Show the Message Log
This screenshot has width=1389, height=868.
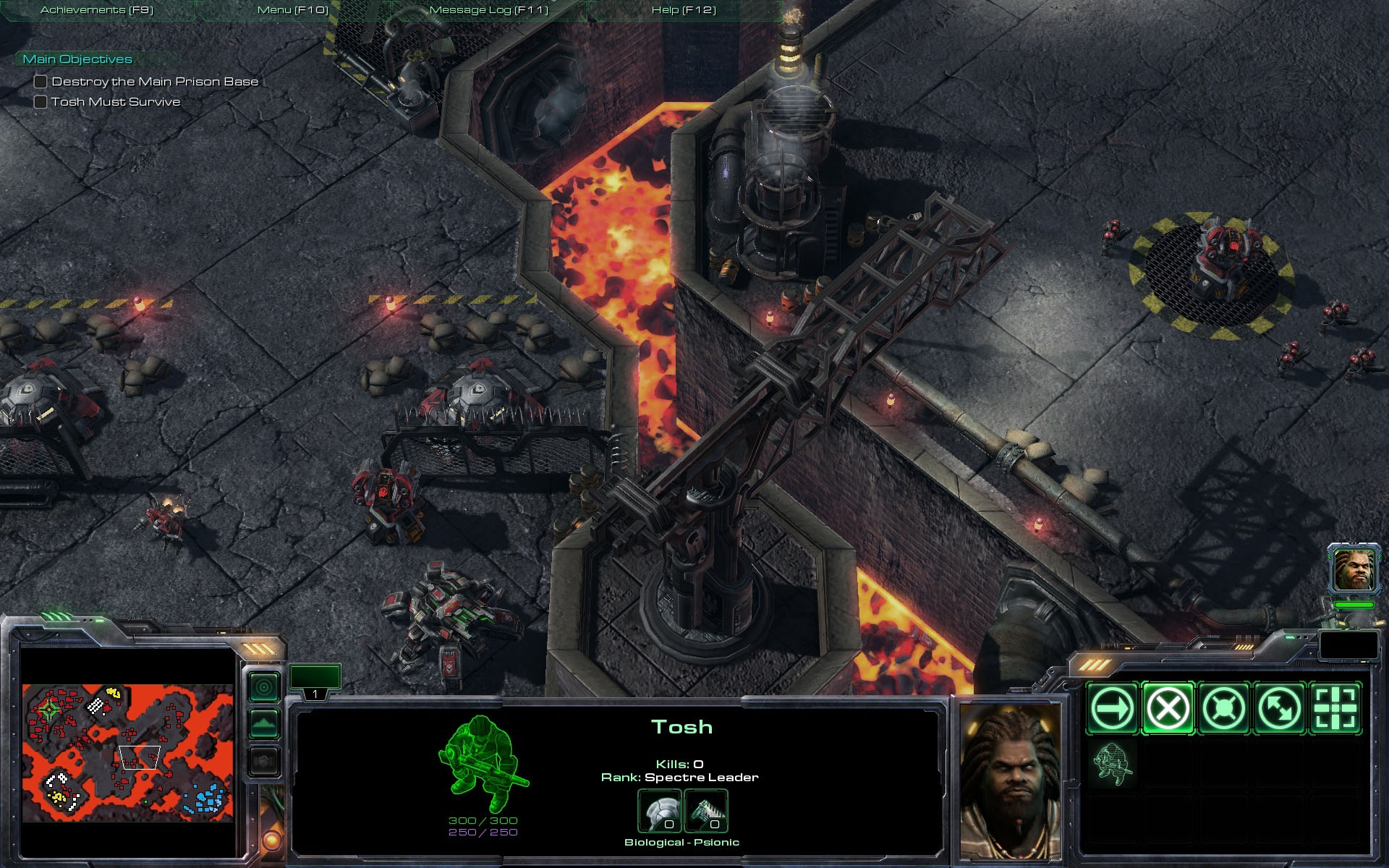click(x=489, y=10)
